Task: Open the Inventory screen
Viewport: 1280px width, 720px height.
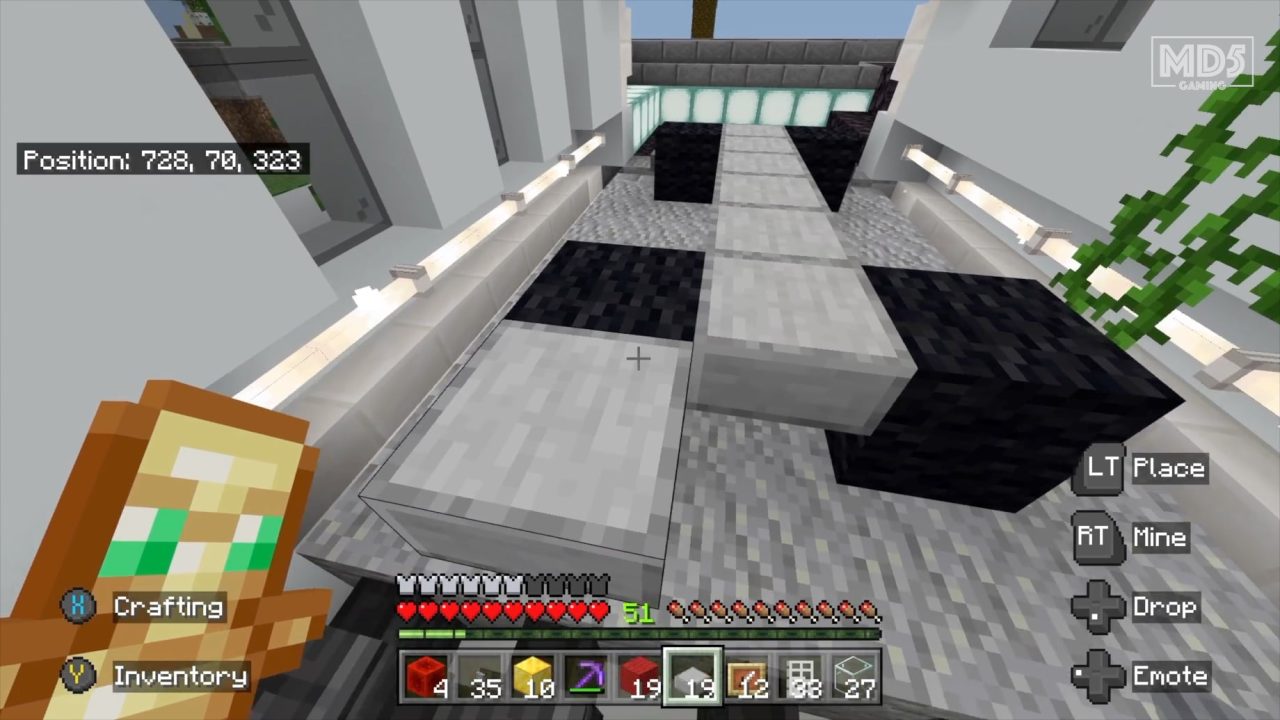Action: 180,676
